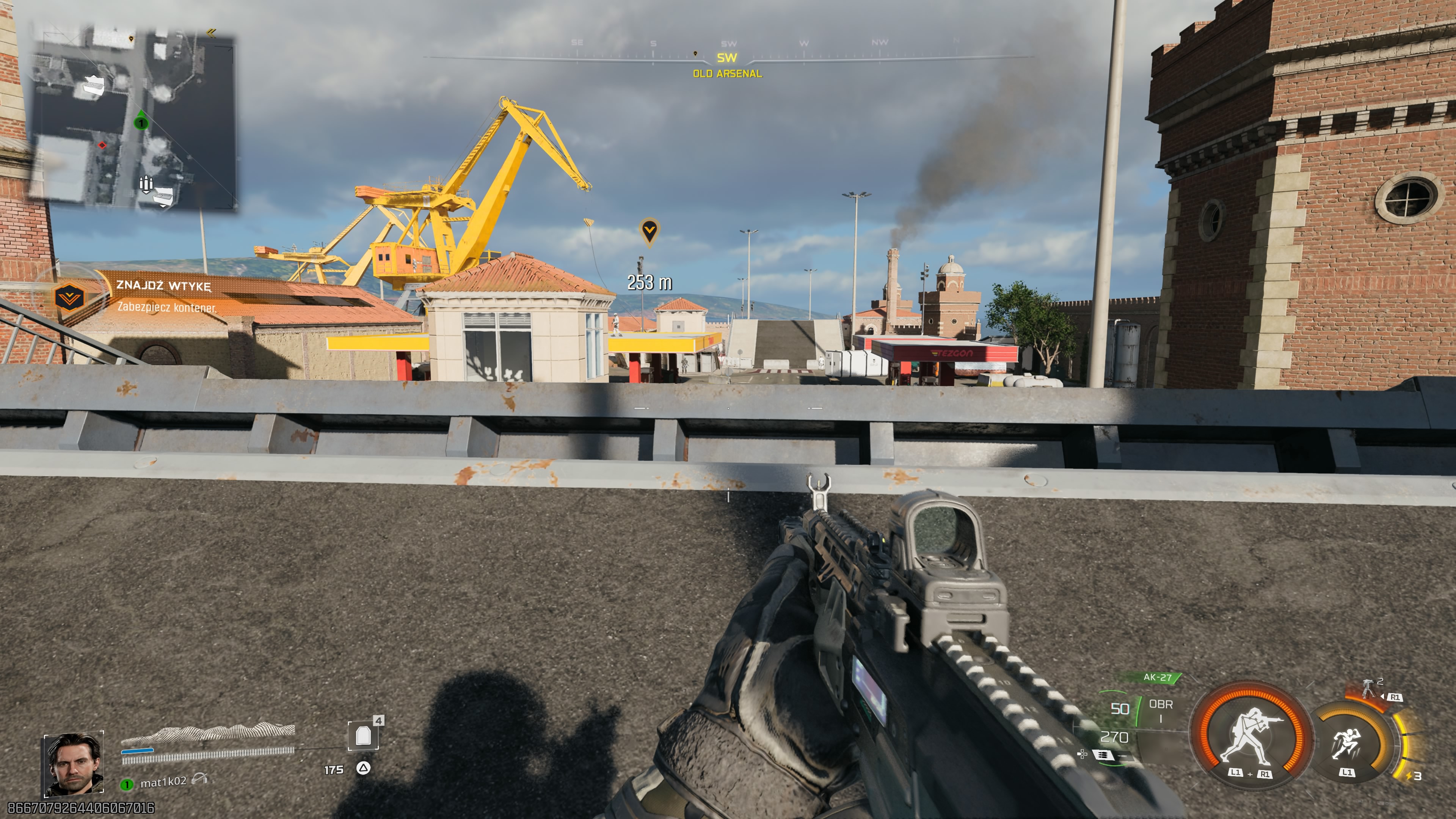Screen dimensions: 1456x819
Task: Toggle the red enemy diamond marker on minimap
Action: click(102, 146)
